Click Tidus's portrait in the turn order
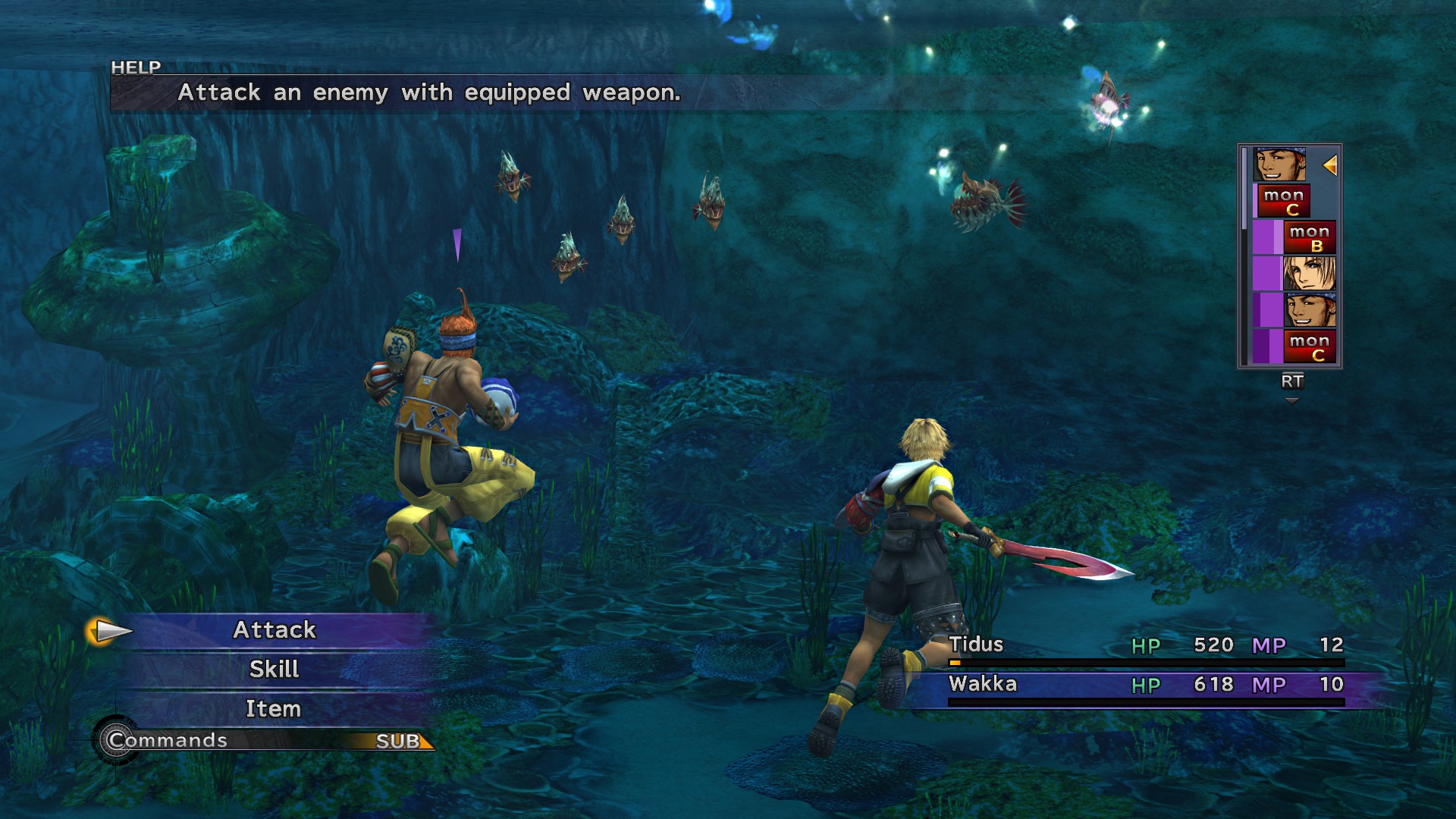This screenshot has width=1456, height=819. point(1309,274)
